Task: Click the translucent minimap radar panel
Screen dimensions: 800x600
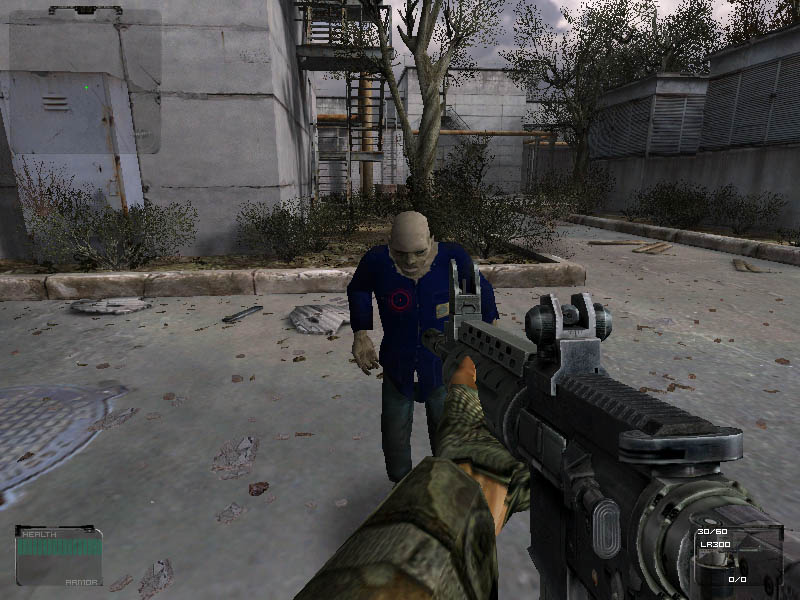Action: coord(83,82)
